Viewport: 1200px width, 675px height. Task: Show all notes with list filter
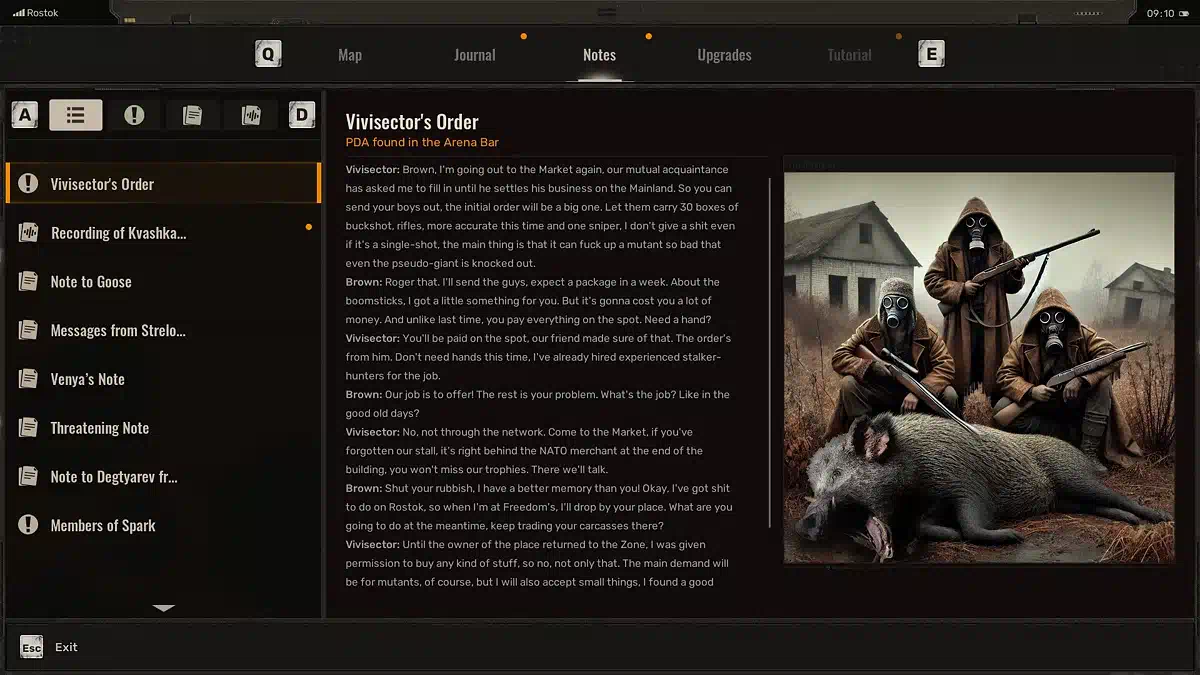pos(76,115)
